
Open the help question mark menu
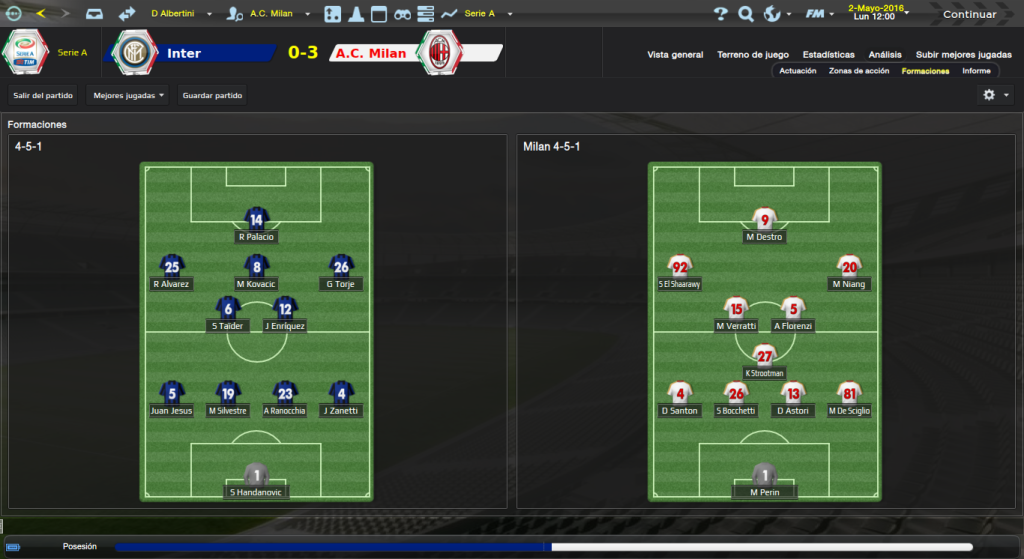coord(721,14)
